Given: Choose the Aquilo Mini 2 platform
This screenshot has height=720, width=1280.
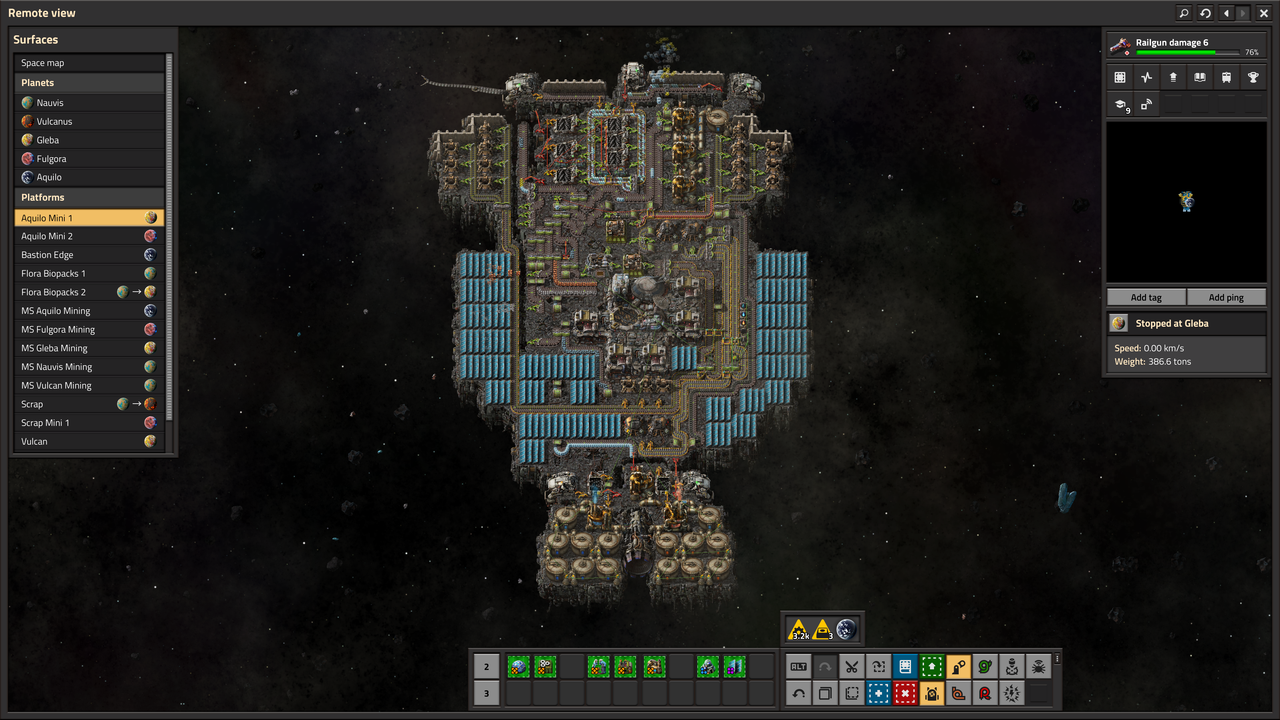Looking at the screenshot, I should click(90, 236).
